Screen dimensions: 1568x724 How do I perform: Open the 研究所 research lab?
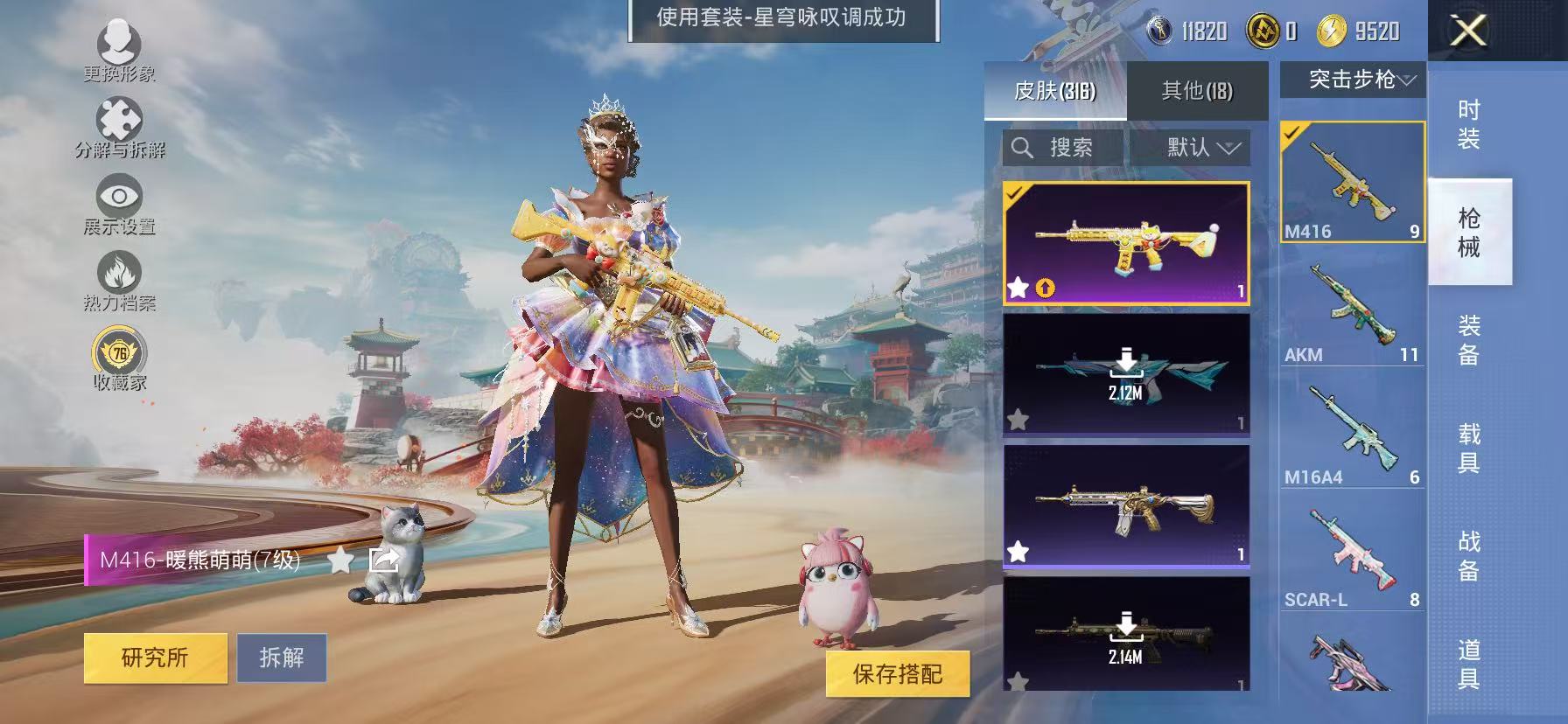click(x=155, y=659)
